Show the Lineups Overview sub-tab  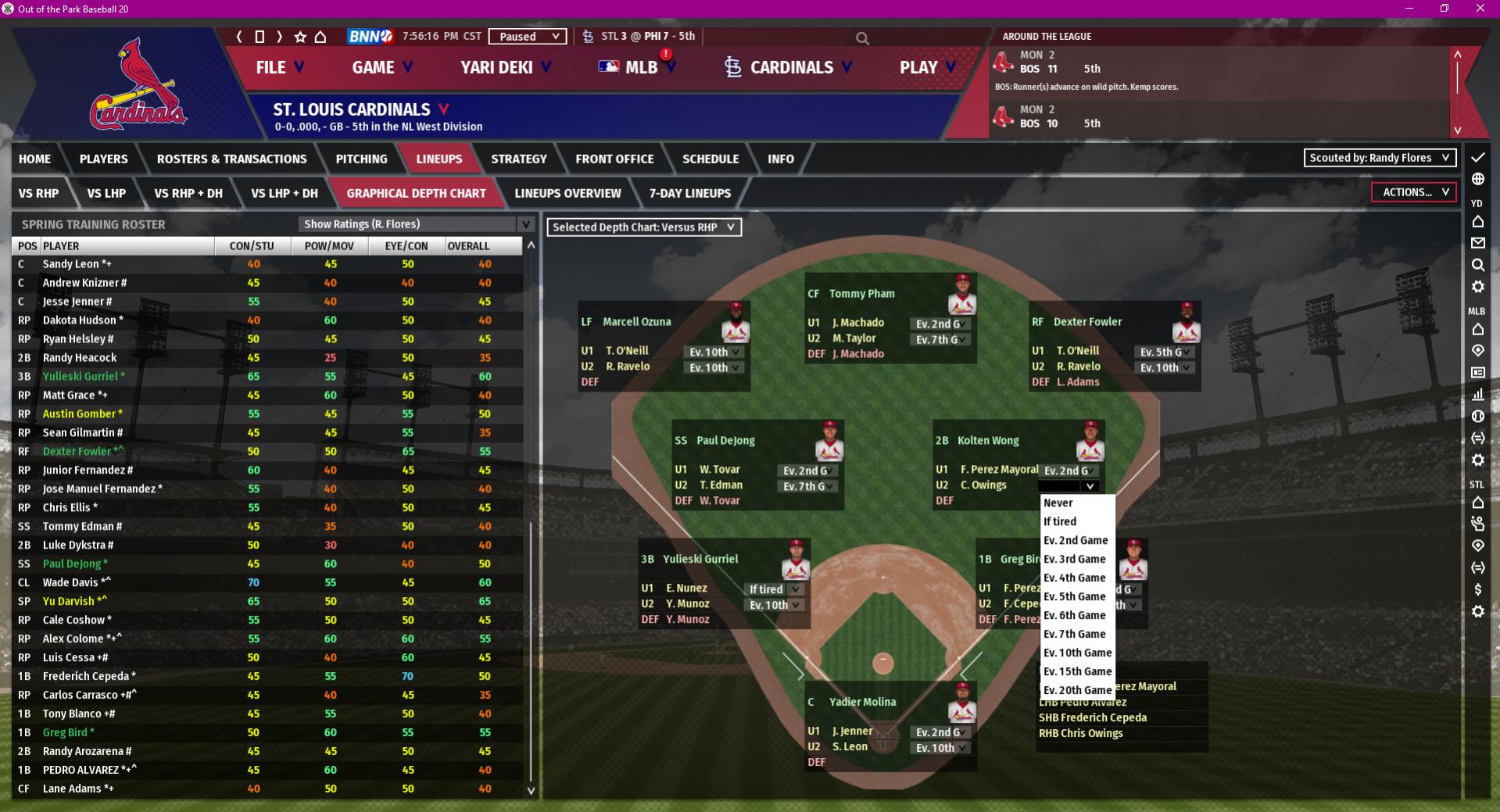pyautogui.click(x=567, y=193)
